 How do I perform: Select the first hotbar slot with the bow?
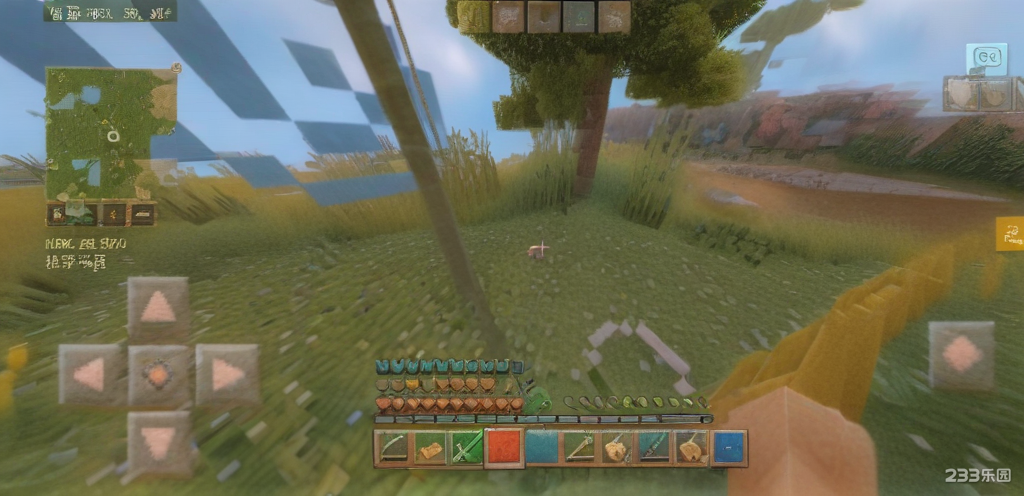point(393,448)
